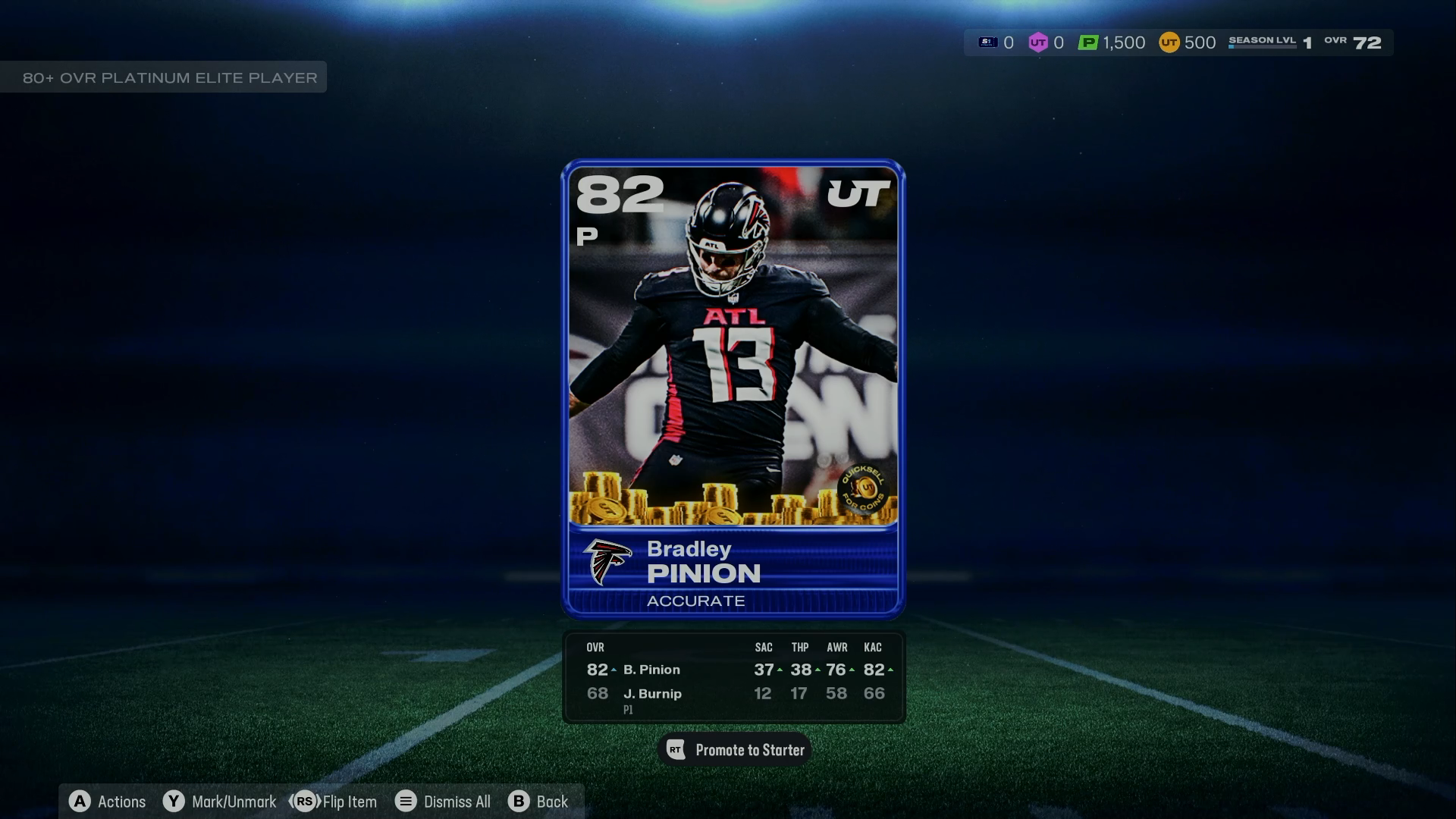This screenshot has width=1456, height=819.
Task: Click the upgrade arrow beside SAC 37
Action: pos(780,670)
